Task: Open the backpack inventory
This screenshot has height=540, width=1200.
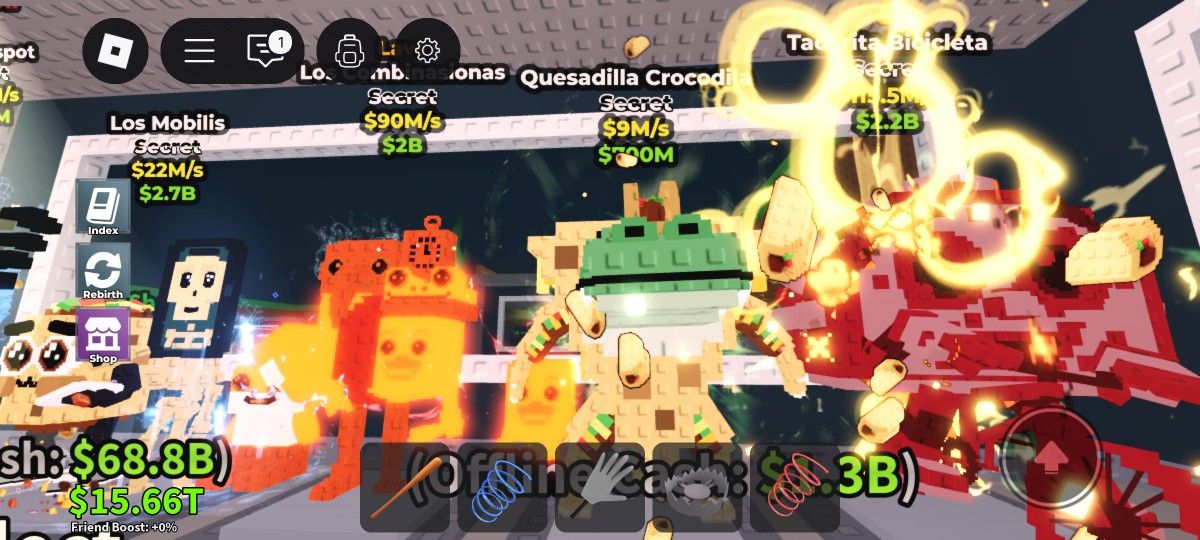Action: pyautogui.click(x=350, y=50)
